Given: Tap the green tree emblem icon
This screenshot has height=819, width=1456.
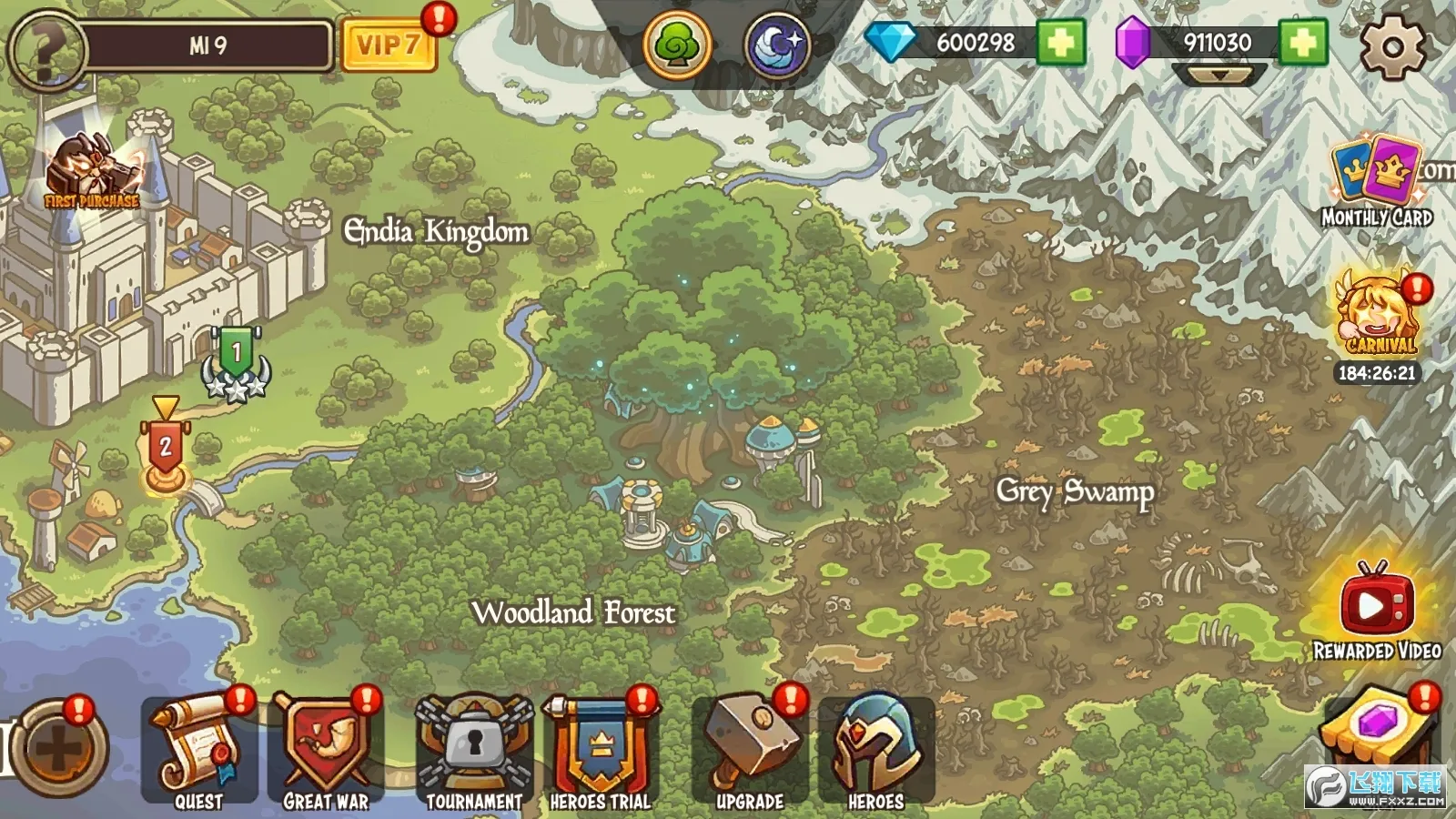Looking at the screenshot, I should [x=677, y=44].
